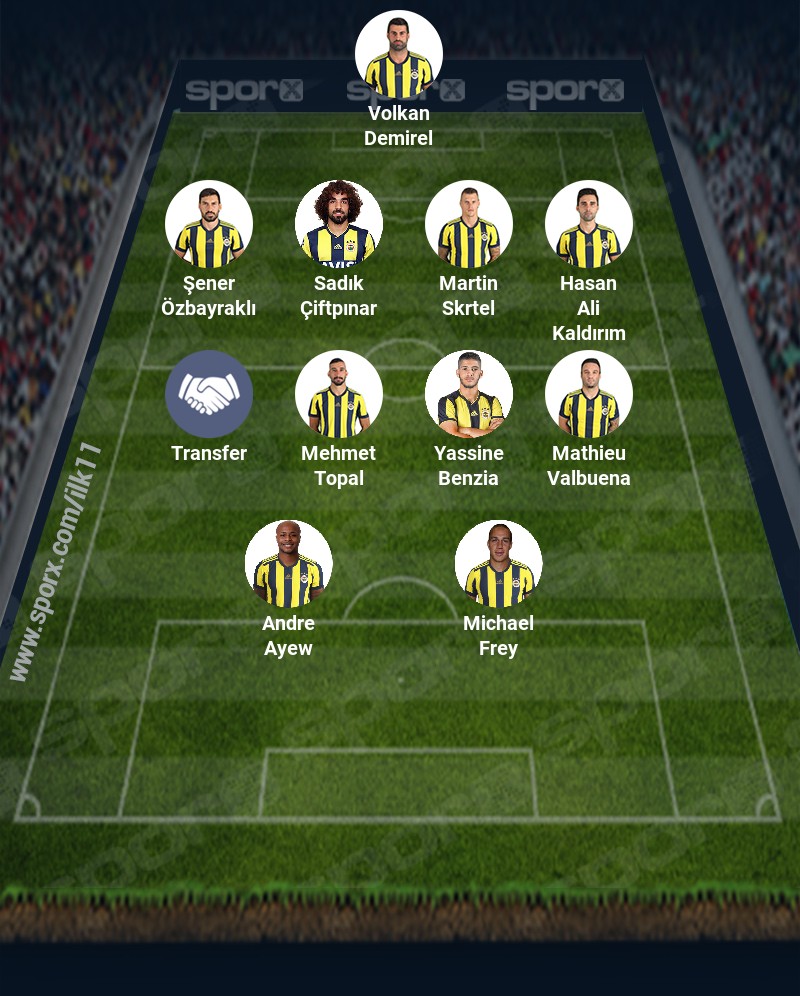Click Martin Skrtel's player portrait
800x996 pixels.
[x=469, y=224]
